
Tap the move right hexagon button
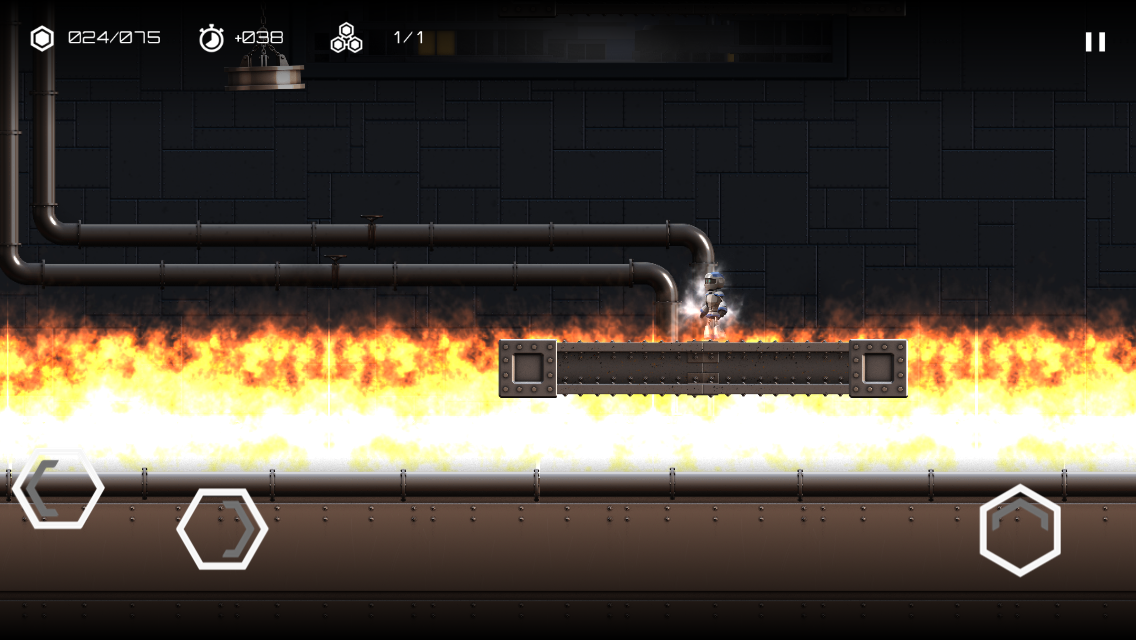pyautogui.click(x=222, y=529)
